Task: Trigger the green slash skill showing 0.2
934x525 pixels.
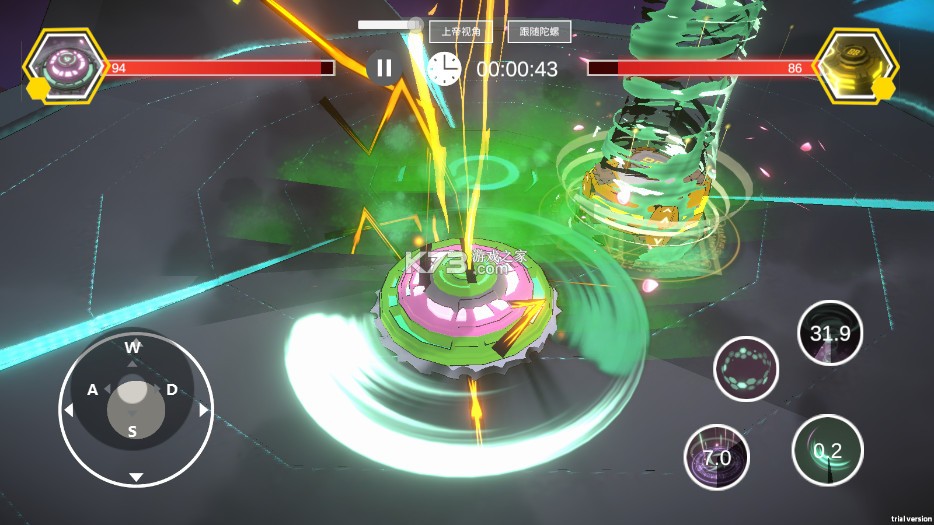Action: pos(827,450)
